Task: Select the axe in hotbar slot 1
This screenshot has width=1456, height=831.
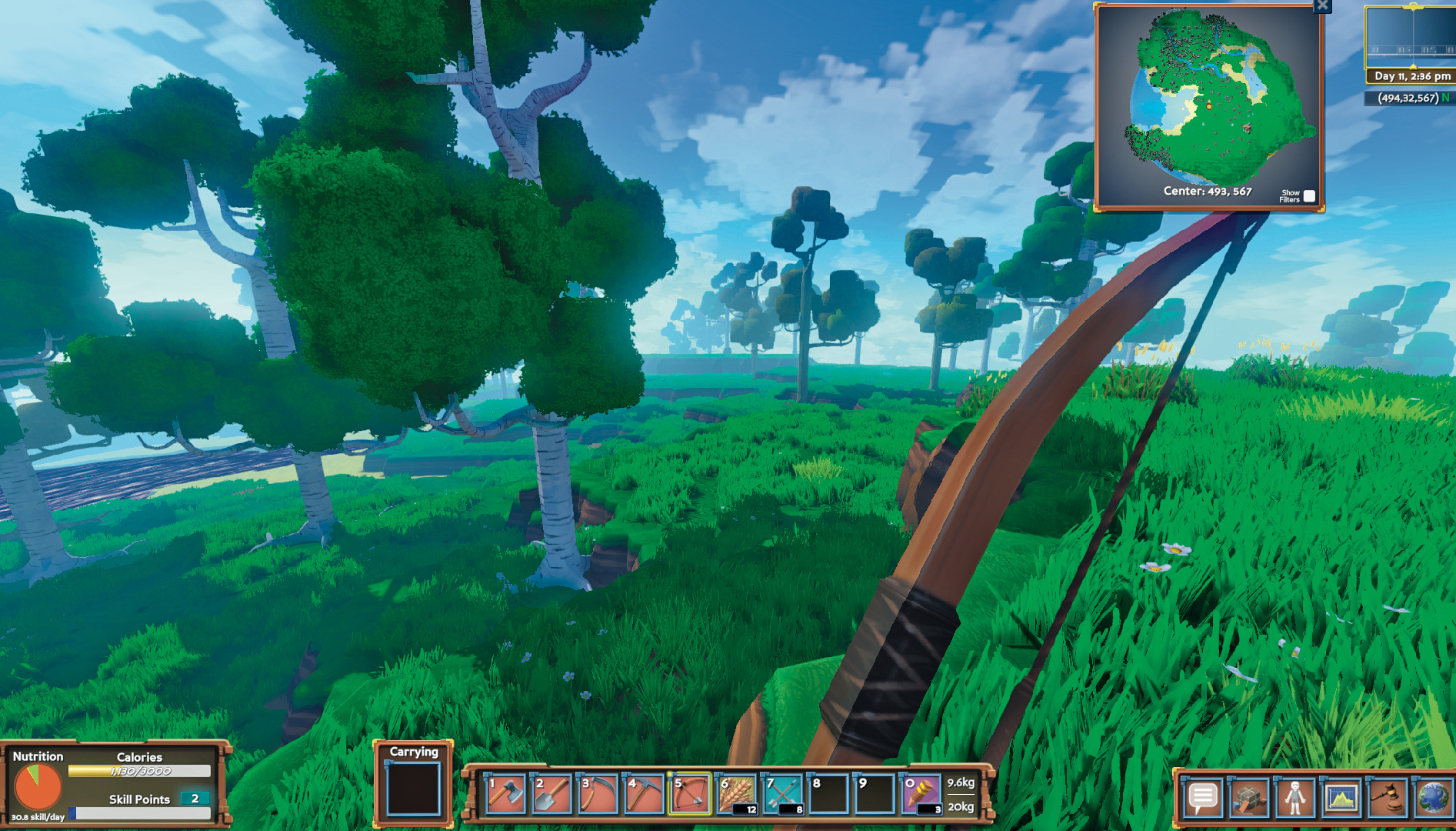Action: (x=506, y=794)
